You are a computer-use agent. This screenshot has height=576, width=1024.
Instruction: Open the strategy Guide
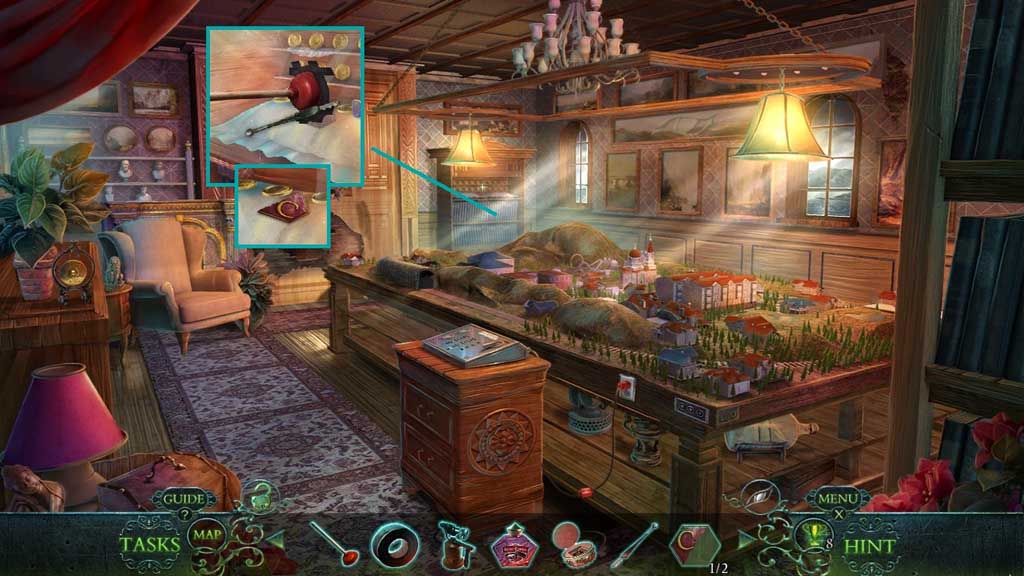(x=184, y=498)
